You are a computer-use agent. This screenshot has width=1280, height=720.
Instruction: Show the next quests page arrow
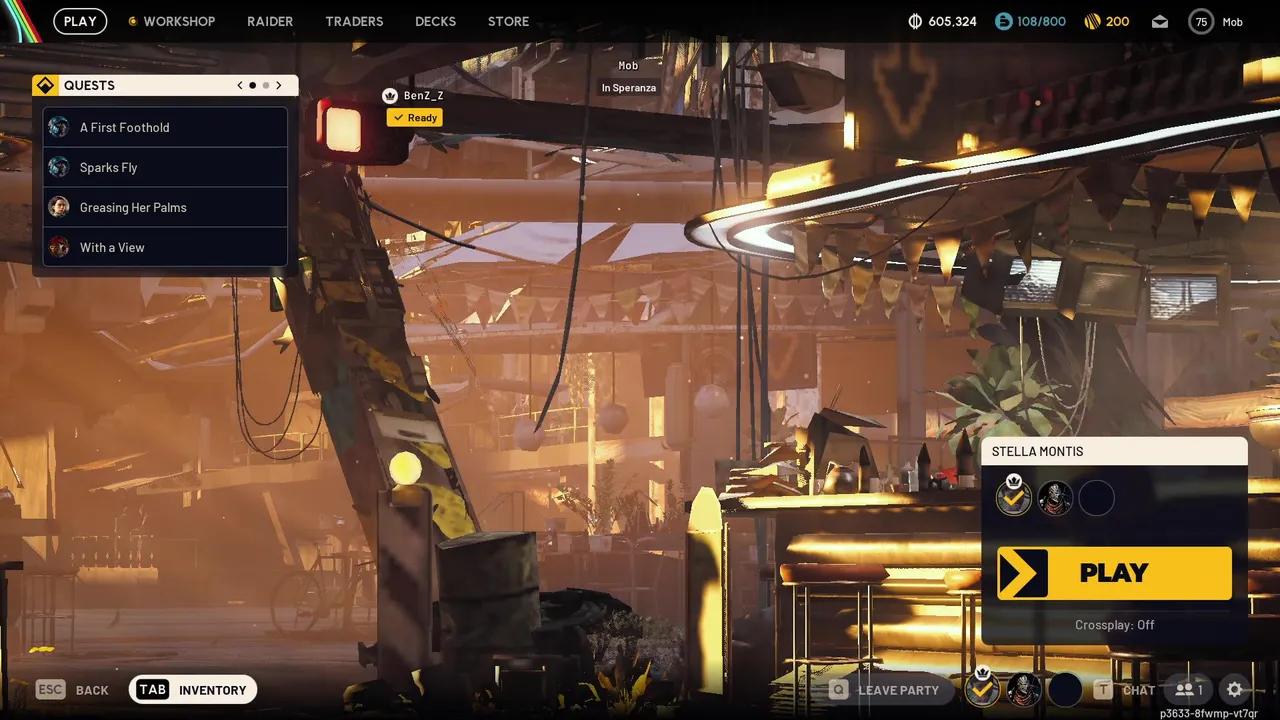point(279,86)
